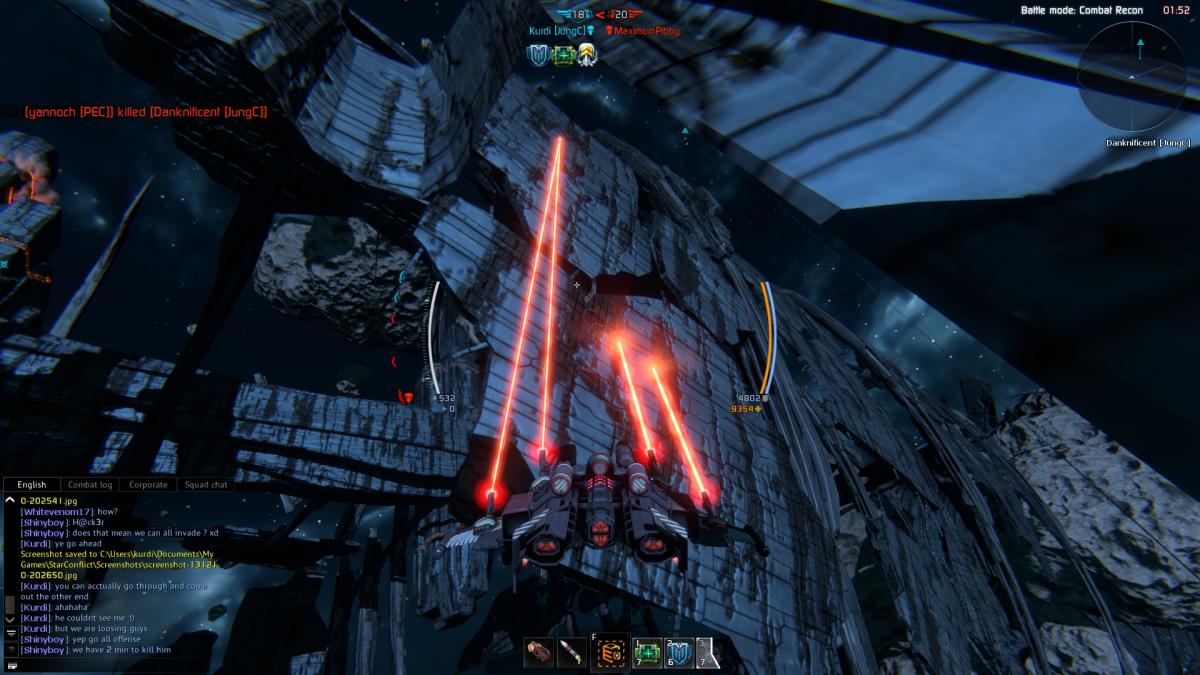
Task: Click the blue shield buff icon under Kurdi
Action: point(538,54)
